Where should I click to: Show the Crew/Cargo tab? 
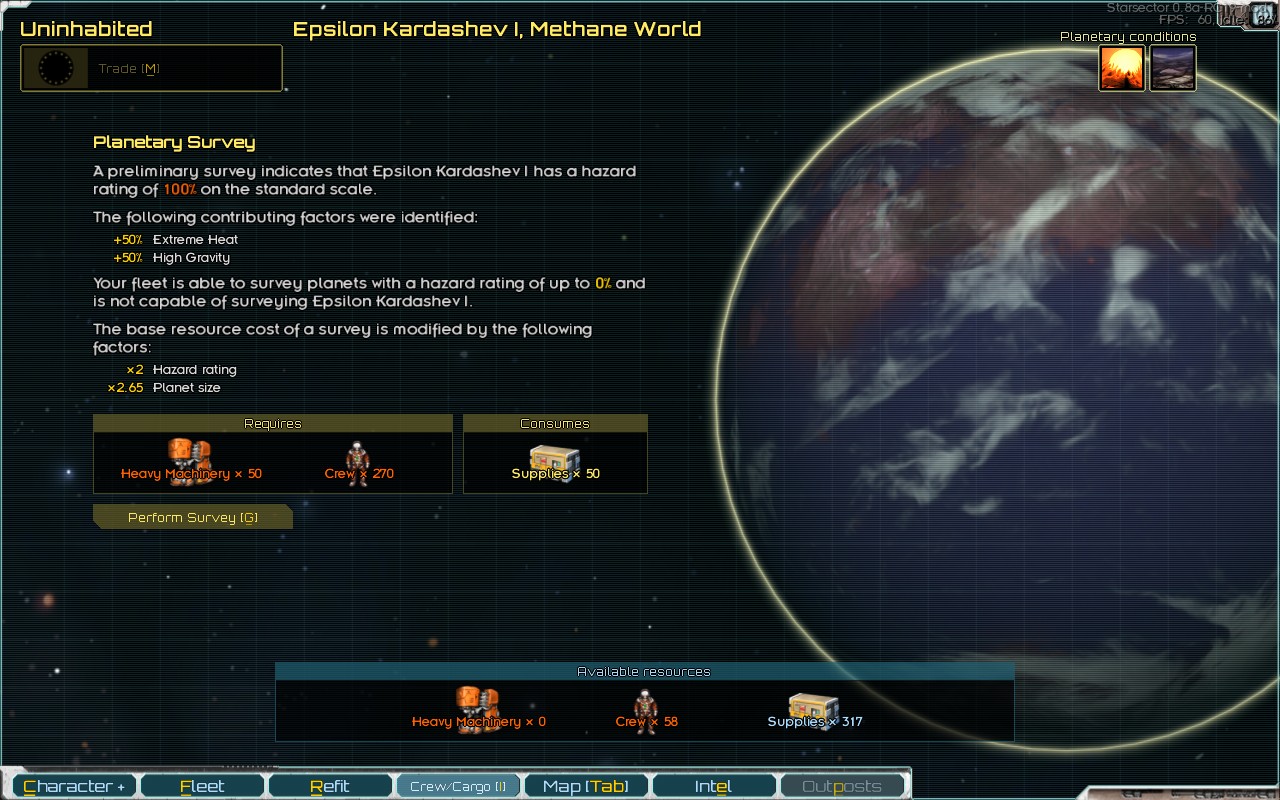[458, 786]
